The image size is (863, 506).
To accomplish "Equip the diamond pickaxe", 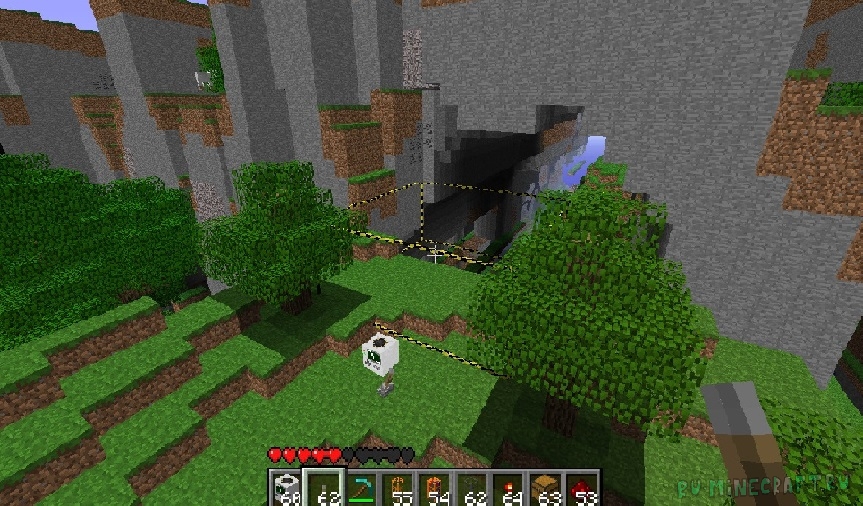I will 361,488.
